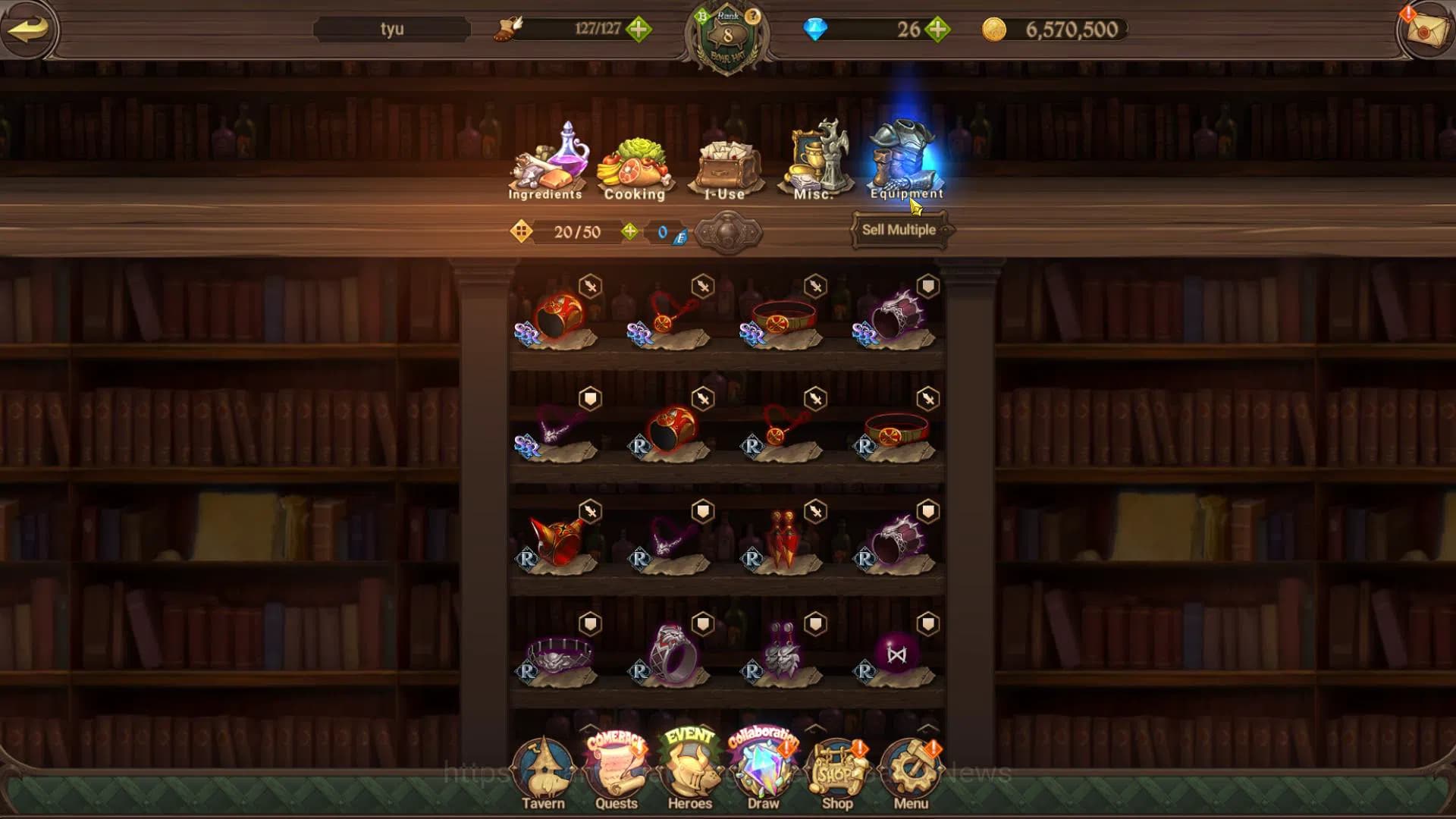Buy more diamonds with plus button
This screenshot has width=1456, height=819.
point(938,30)
